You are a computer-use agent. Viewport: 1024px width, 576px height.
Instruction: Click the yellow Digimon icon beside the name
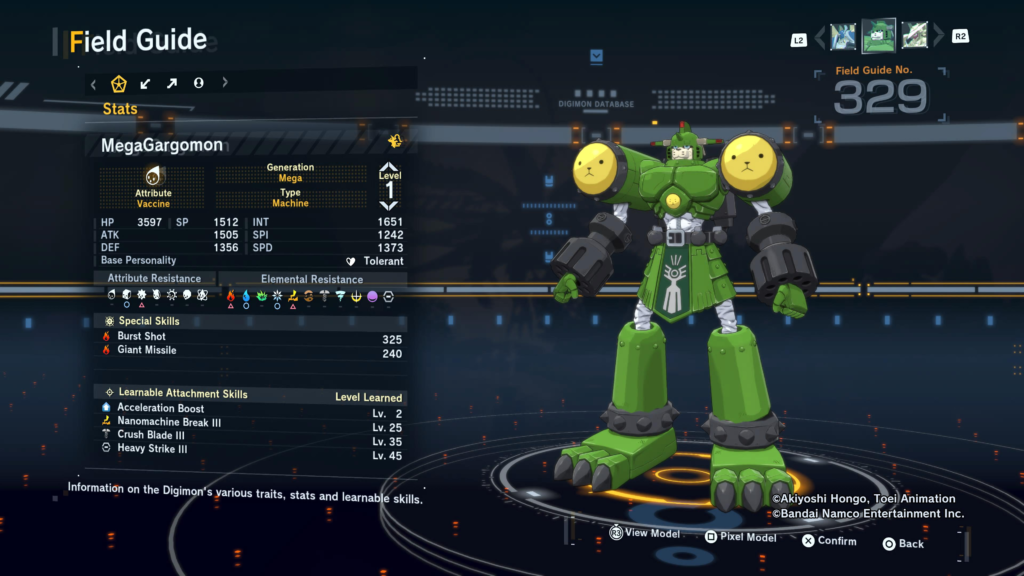395,141
